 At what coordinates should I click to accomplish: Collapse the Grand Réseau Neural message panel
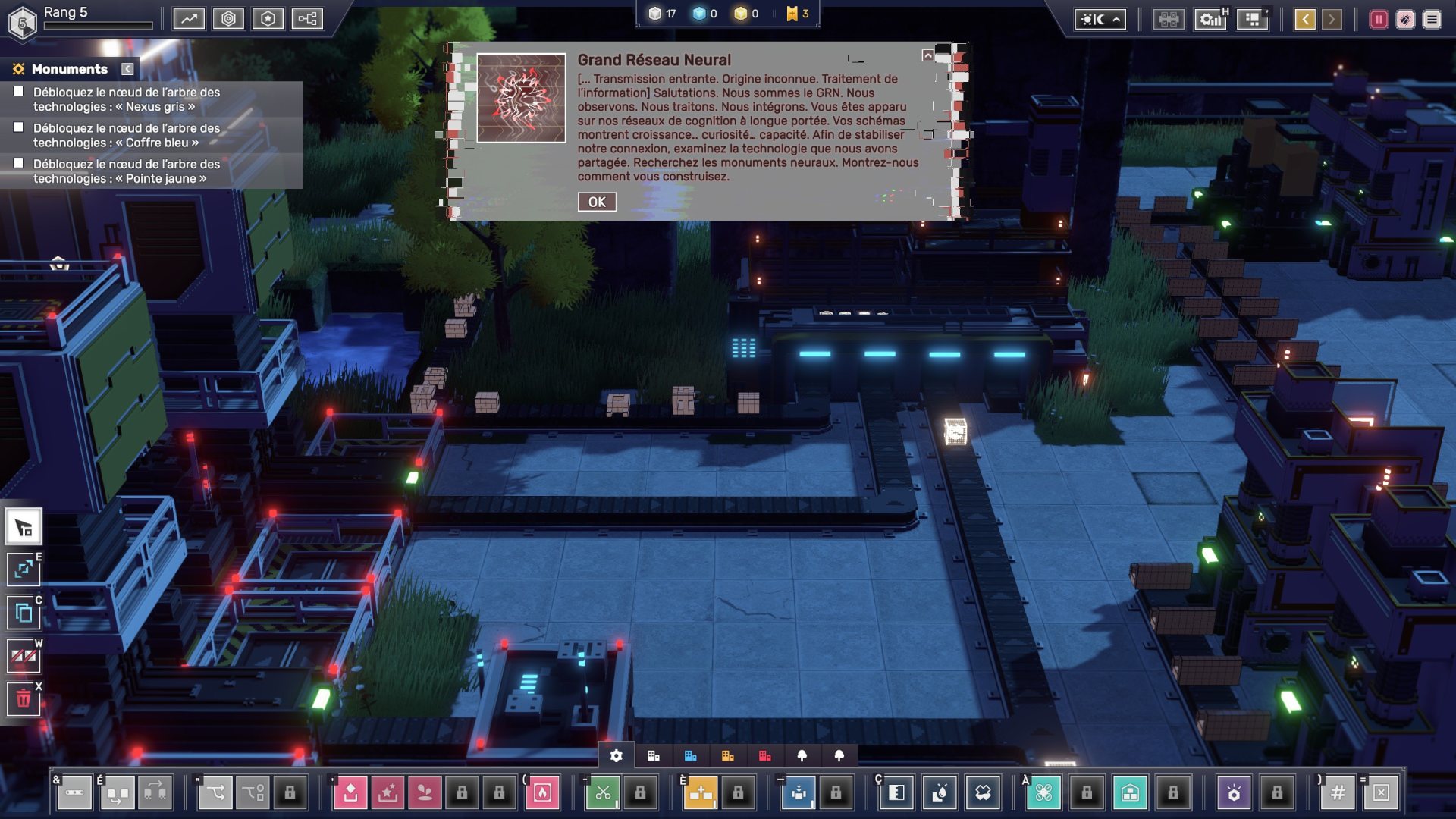click(927, 55)
